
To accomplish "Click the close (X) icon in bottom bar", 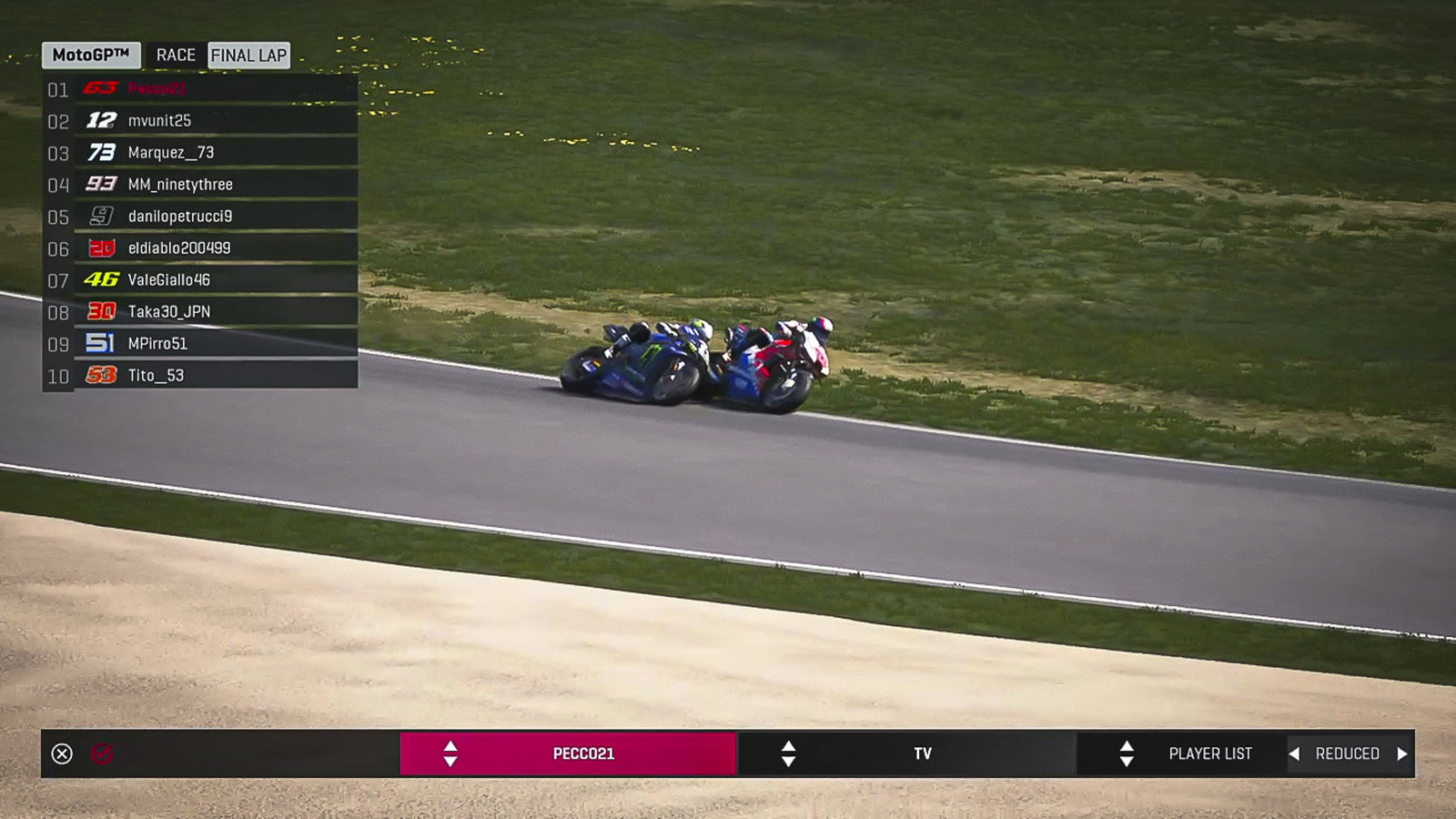I will (x=60, y=753).
